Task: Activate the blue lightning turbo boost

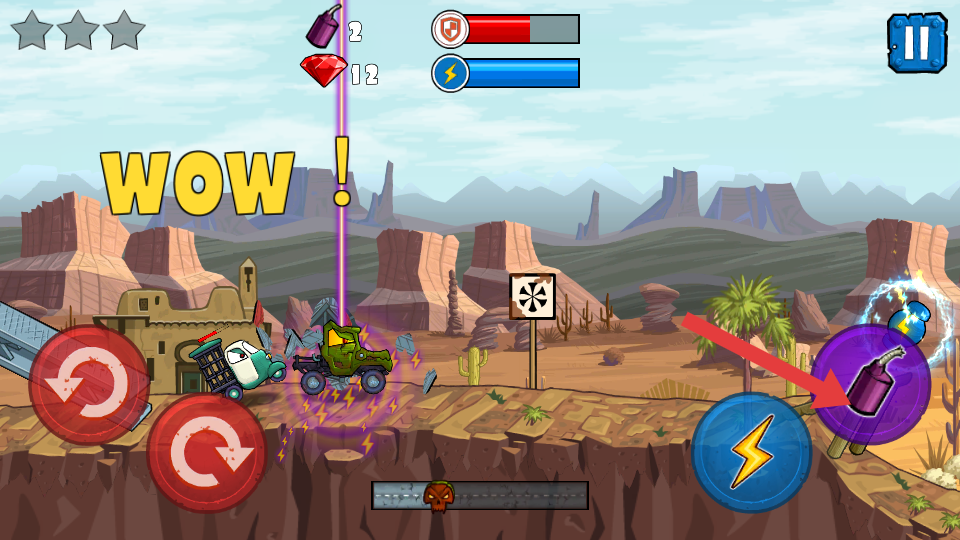Action: (x=751, y=452)
